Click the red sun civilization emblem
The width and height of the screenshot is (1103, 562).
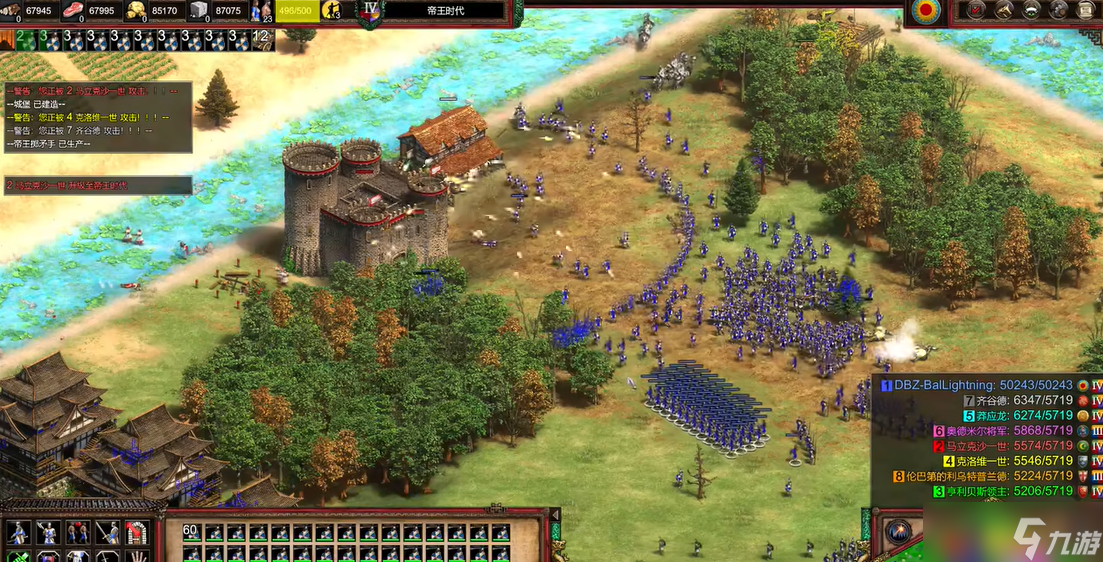[926, 11]
